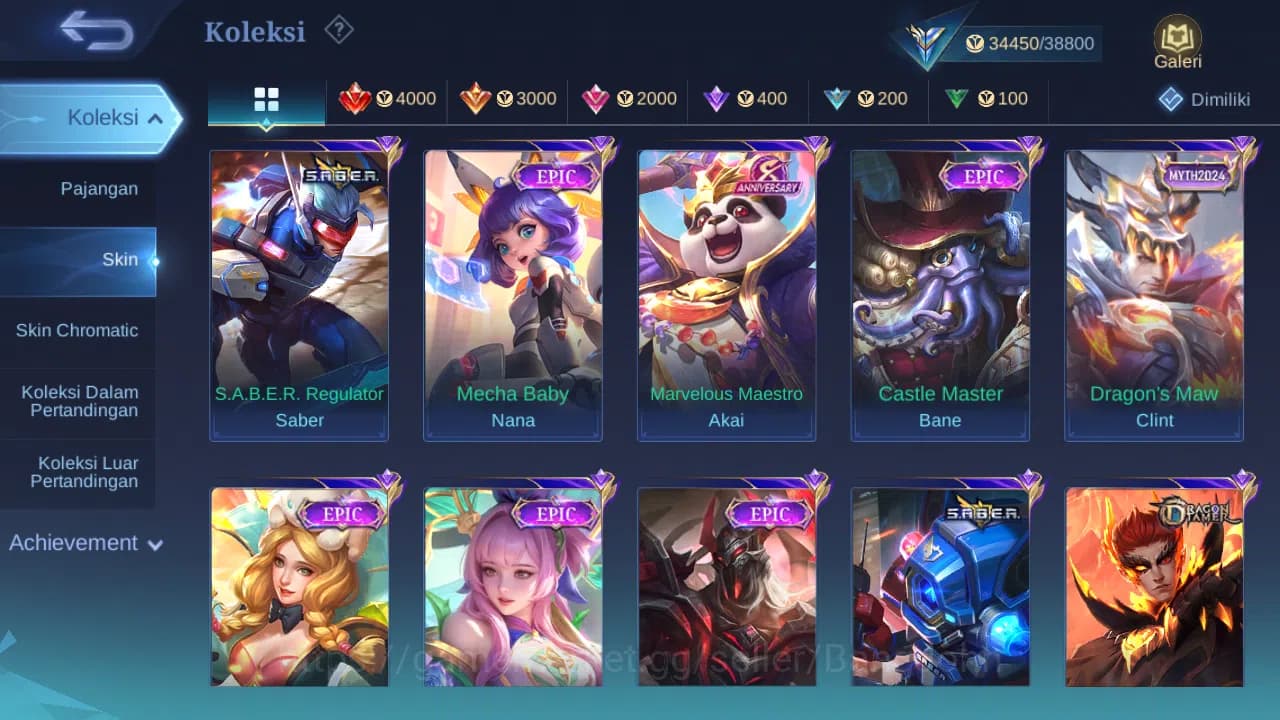
Task: Select the pink 2000-token skin tier icon
Action: point(627,99)
